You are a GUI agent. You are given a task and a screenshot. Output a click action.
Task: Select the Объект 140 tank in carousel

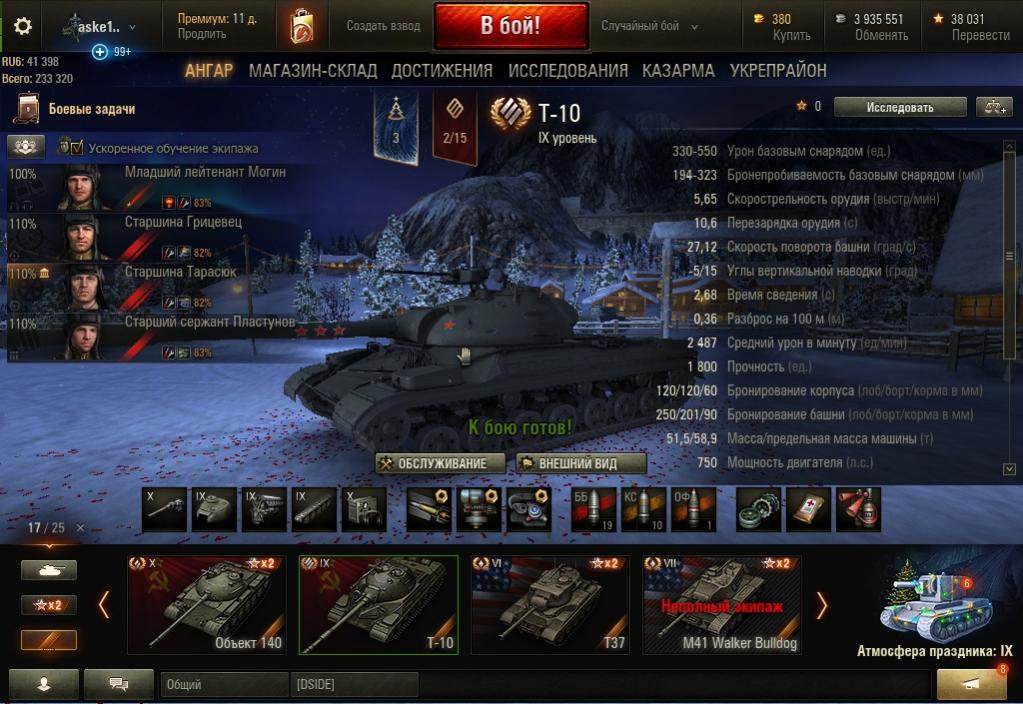click(x=206, y=604)
